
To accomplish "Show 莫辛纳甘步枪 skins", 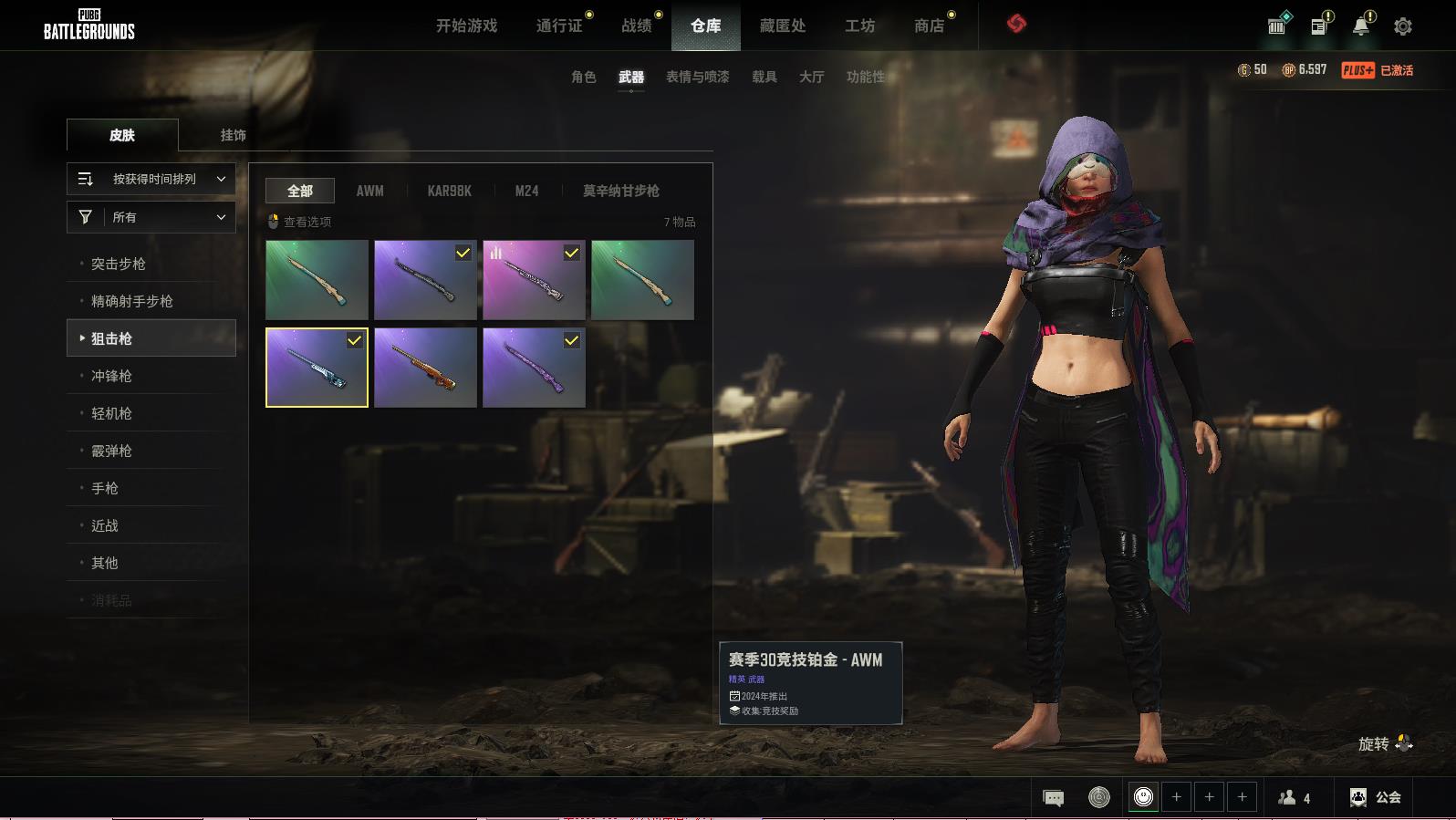I will click(x=620, y=191).
